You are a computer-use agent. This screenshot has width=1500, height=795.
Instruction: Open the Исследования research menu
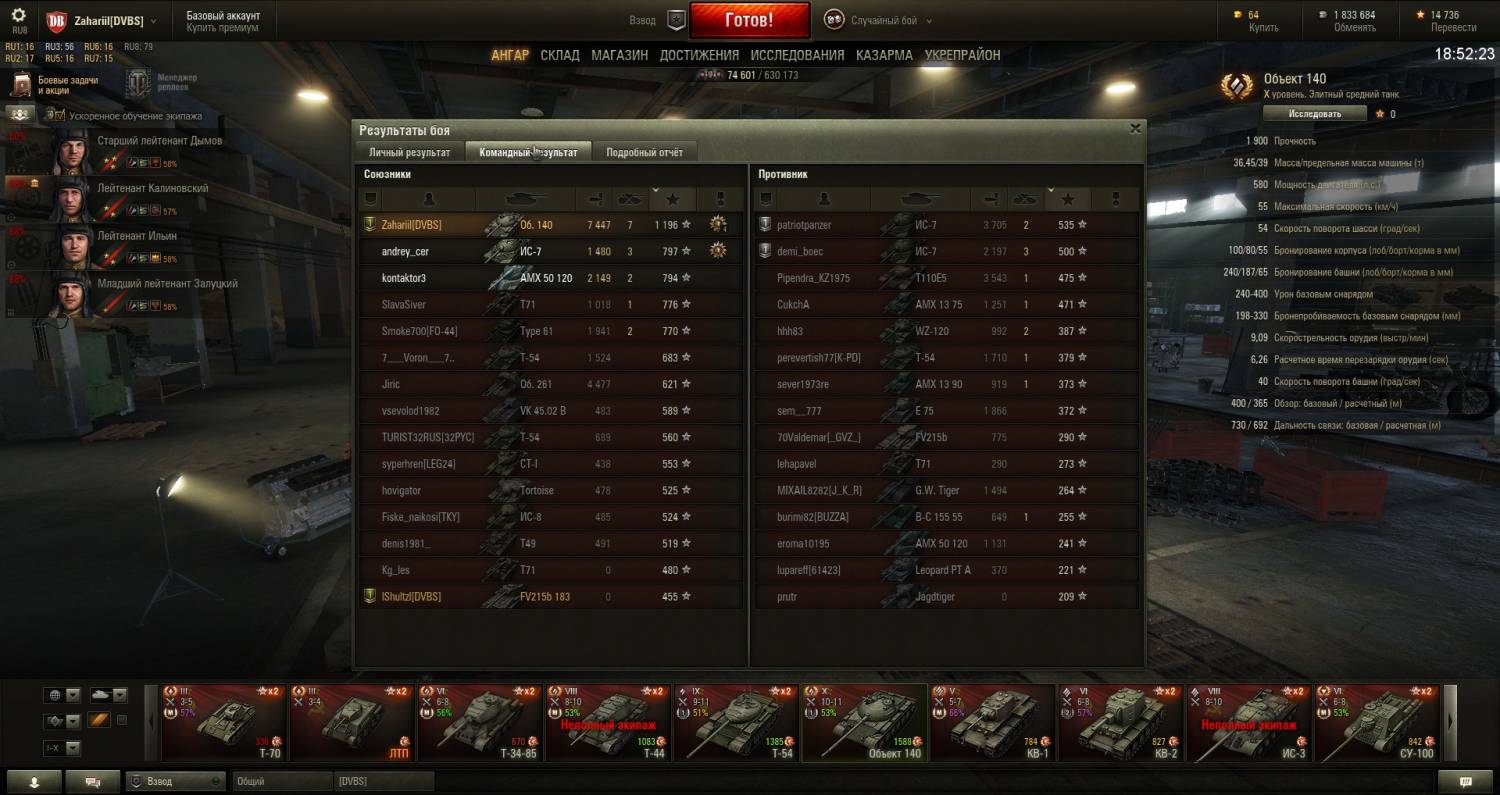[797, 55]
